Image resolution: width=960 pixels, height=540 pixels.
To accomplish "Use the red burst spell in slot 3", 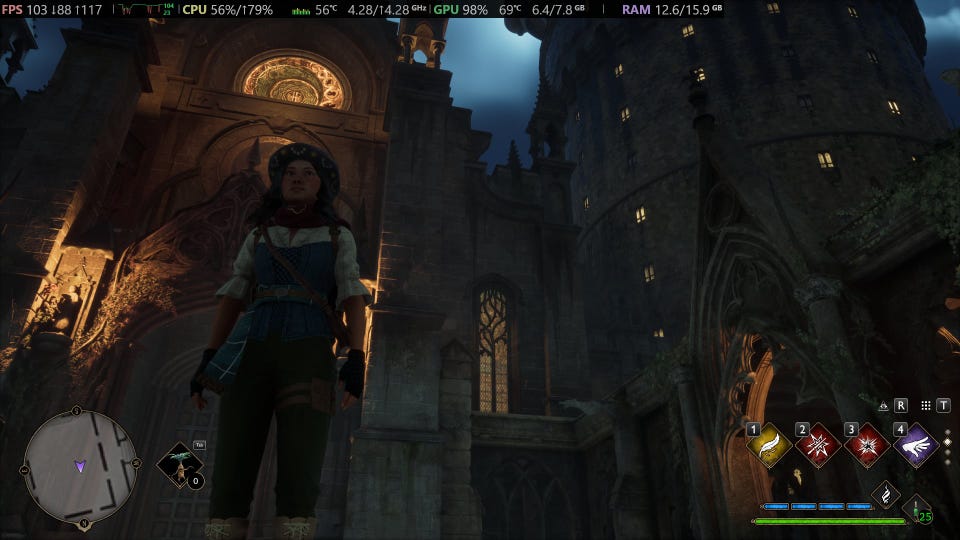I will point(866,445).
